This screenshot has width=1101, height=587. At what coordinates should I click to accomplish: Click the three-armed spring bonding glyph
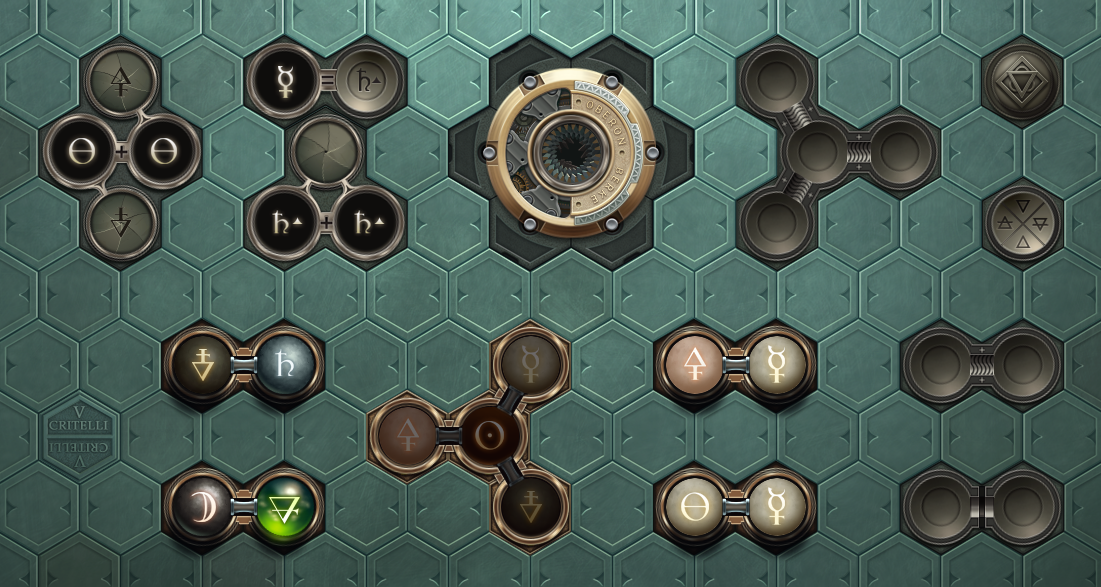[x=816, y=152]
